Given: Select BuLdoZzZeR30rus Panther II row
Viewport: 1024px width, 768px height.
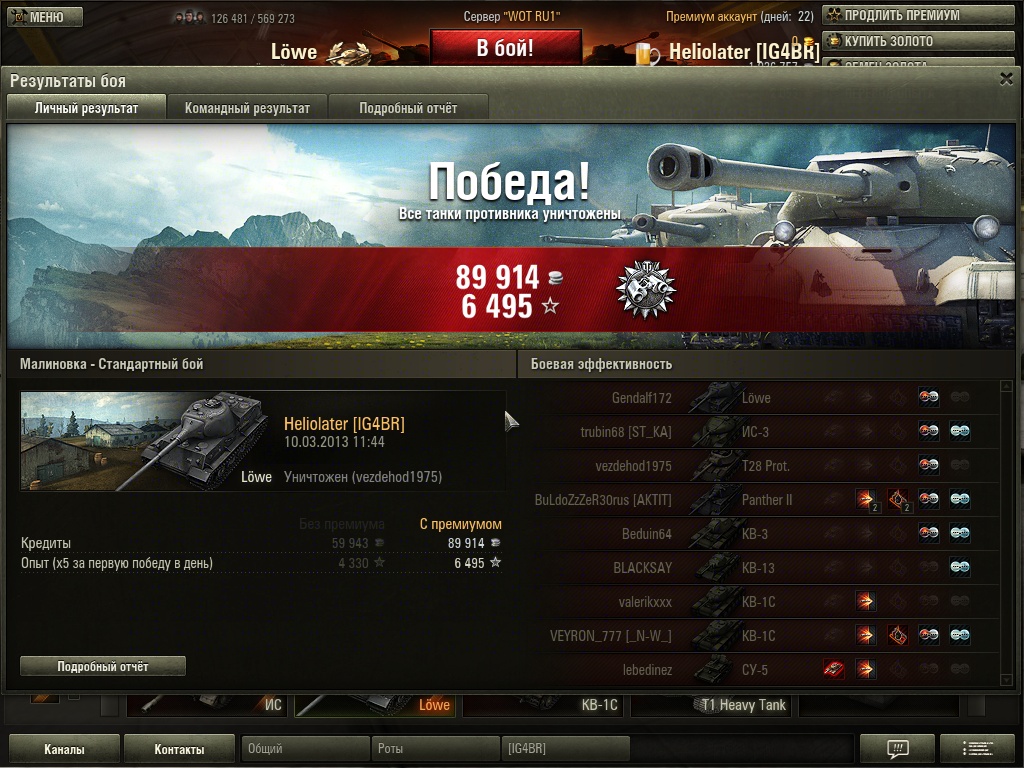Looking at the screenshot, I should 760,500.
